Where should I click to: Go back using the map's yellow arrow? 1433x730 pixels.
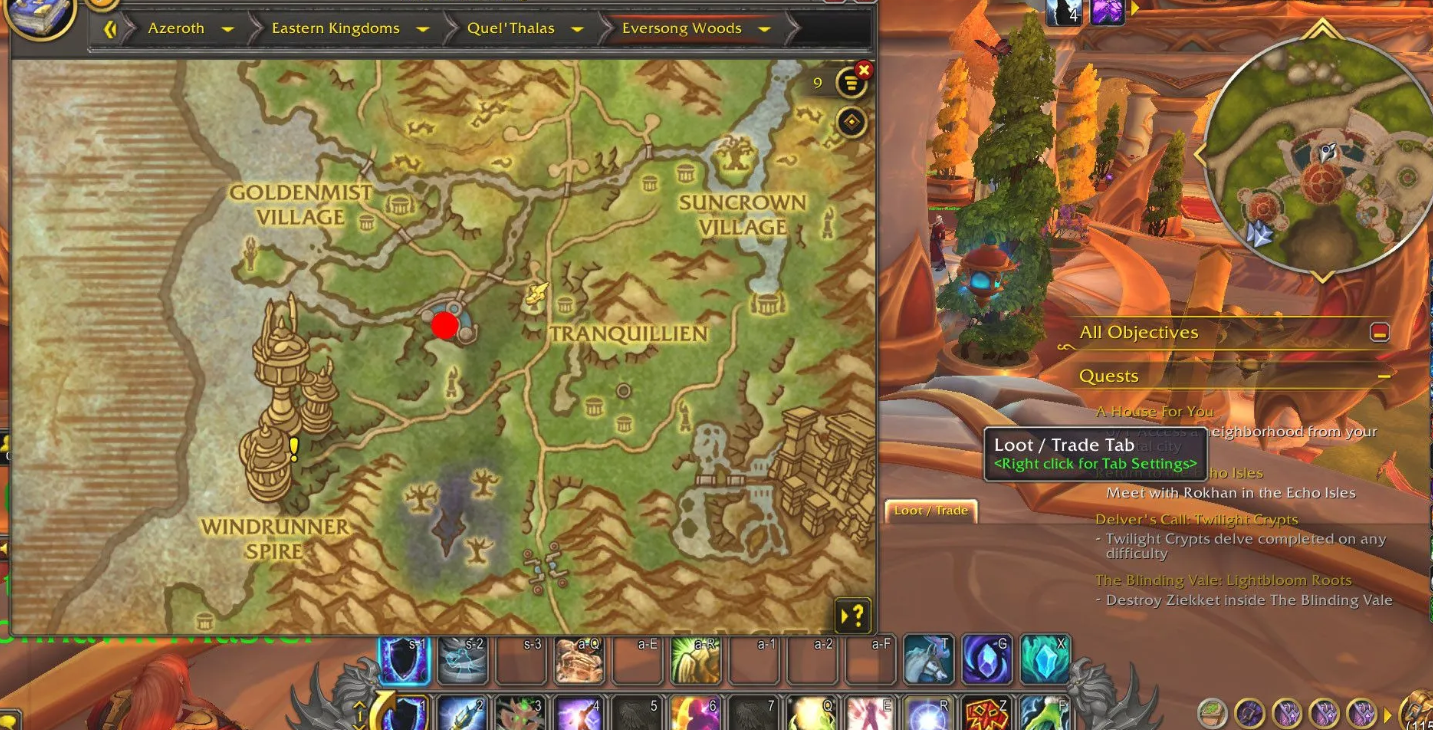(110, 29)
